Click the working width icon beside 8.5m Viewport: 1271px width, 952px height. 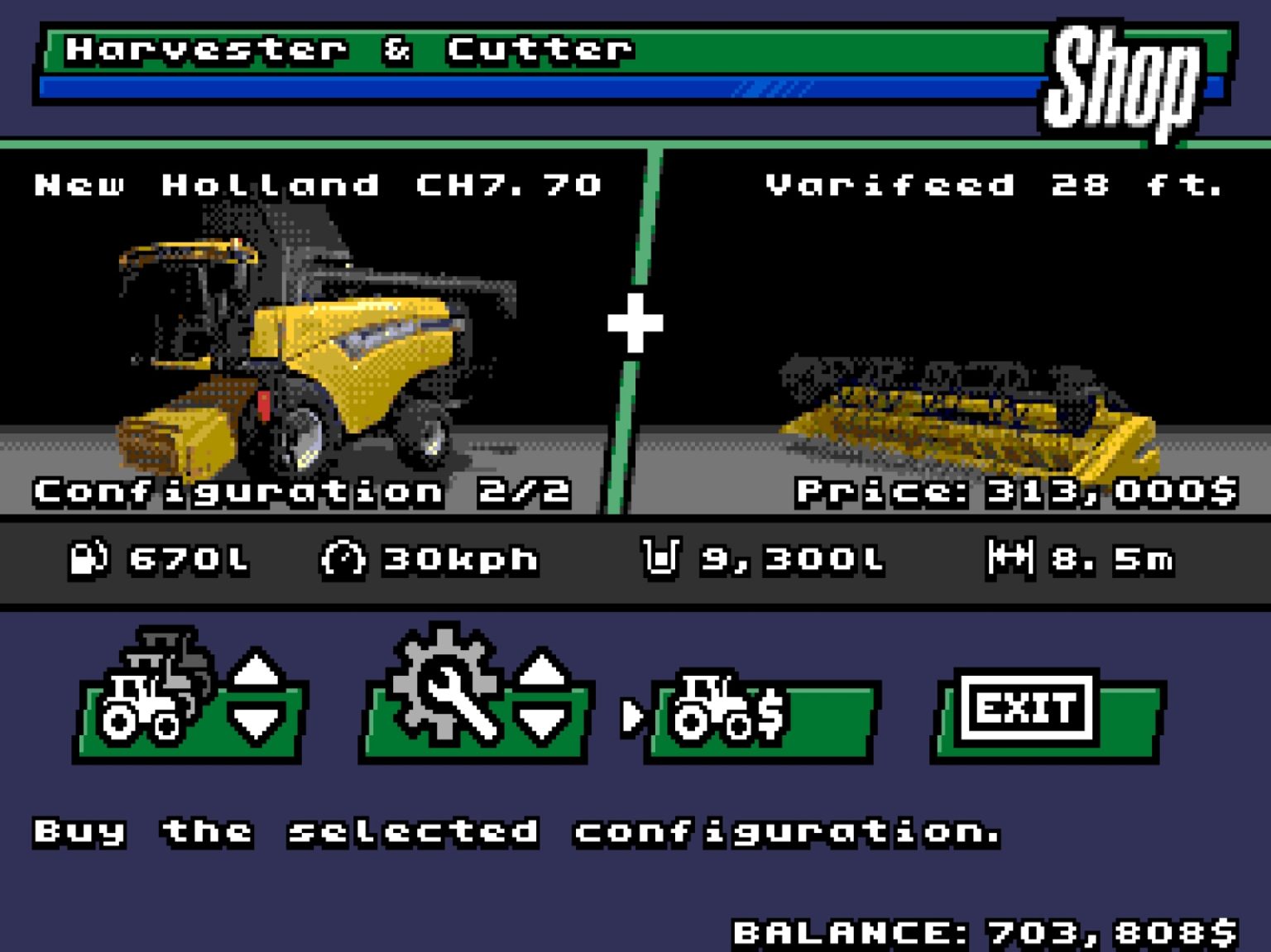click(x=1011, y=559)
